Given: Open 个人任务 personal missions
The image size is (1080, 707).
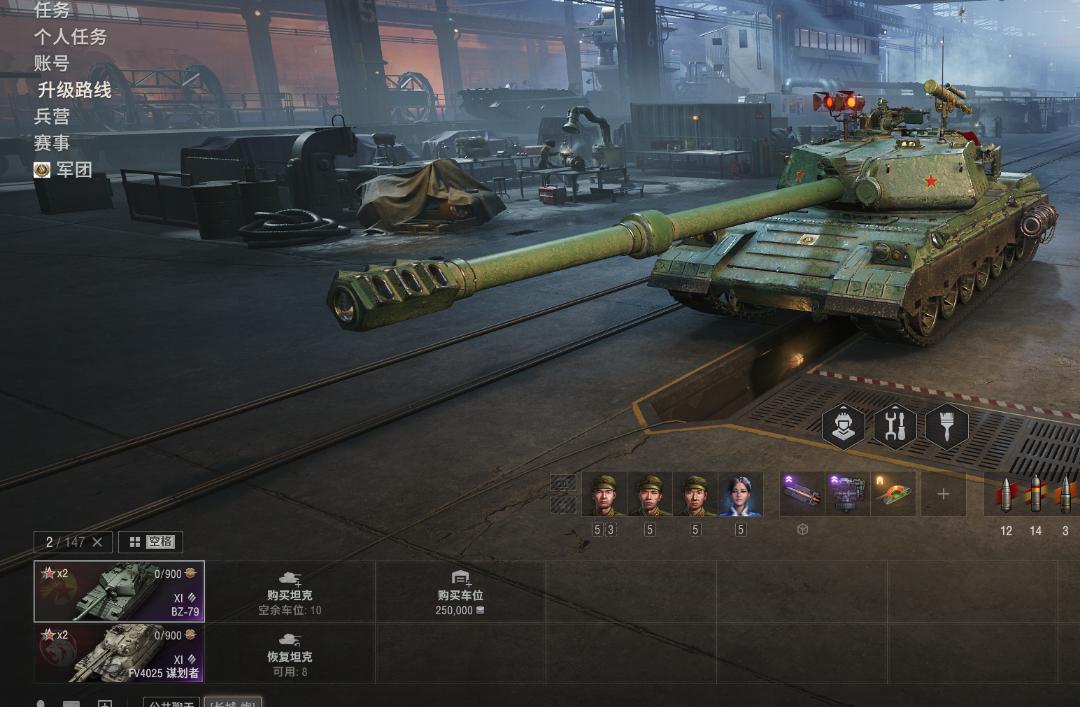Looking at the screenshot, I should tap(70, 37).
